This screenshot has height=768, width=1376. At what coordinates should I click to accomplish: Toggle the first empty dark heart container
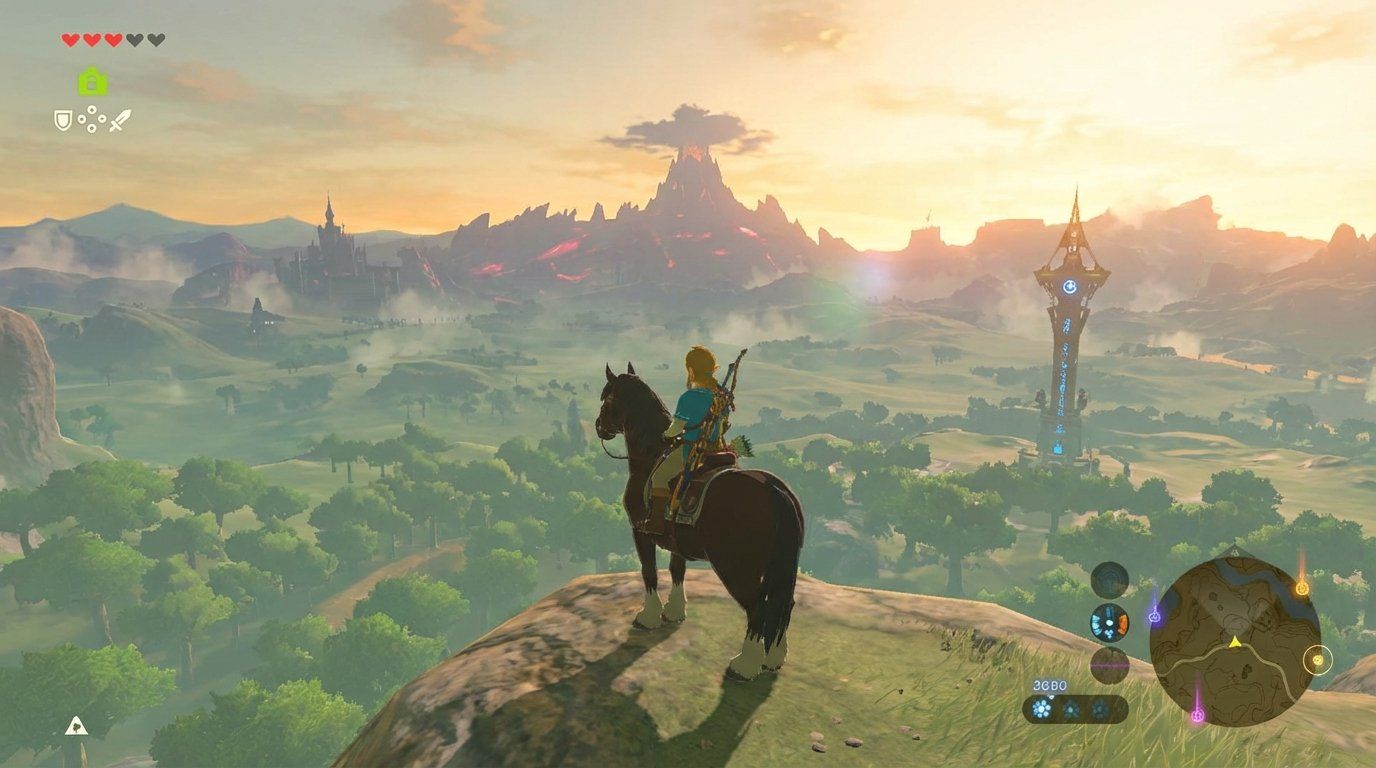[136, 39]
